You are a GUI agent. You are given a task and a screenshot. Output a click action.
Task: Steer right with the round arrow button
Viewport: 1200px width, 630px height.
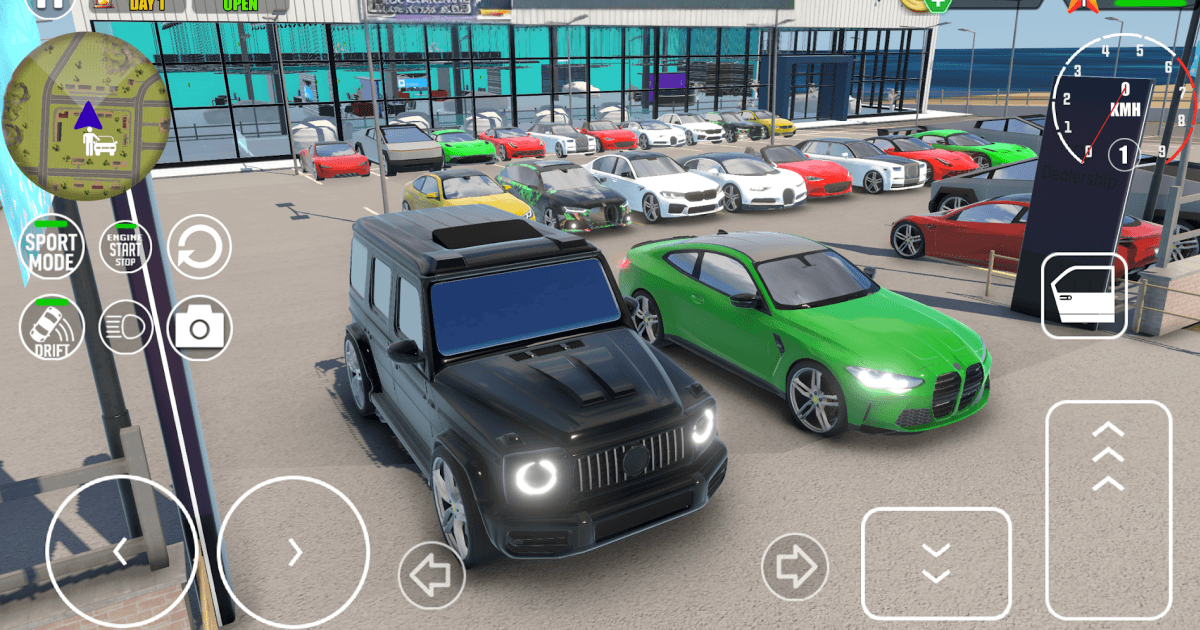coord(293,550)
